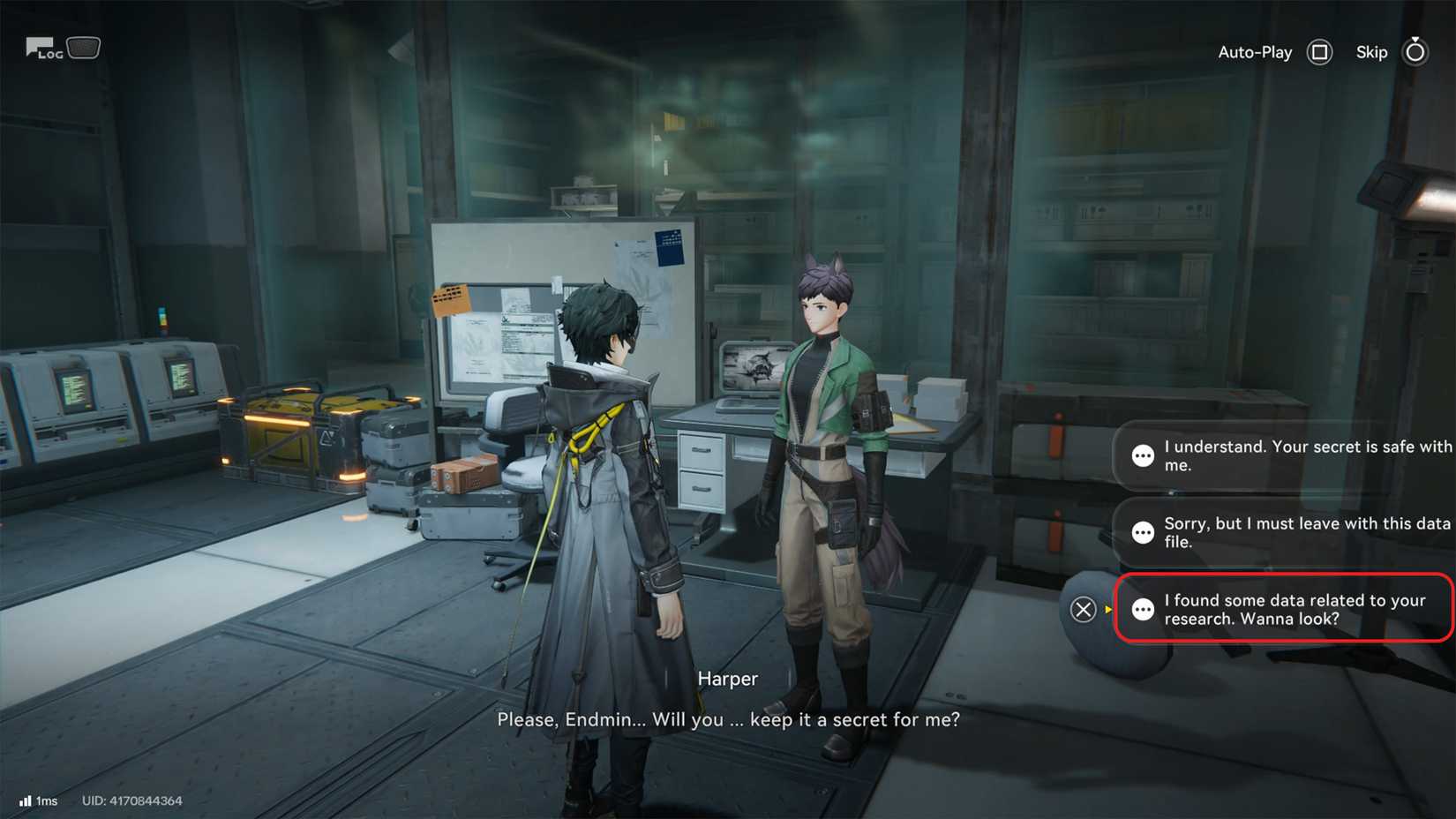Click the ellipsis bubble on the highlighted option
Image resolution: width=1456 pixels, height=819 pixels.
click(1143, 609)
